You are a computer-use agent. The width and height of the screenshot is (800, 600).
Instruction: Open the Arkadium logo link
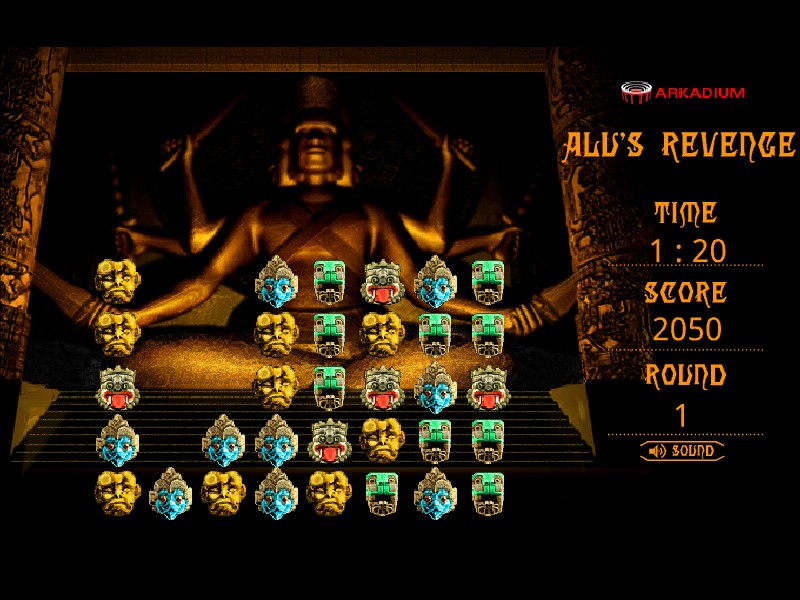click(683, 93)
